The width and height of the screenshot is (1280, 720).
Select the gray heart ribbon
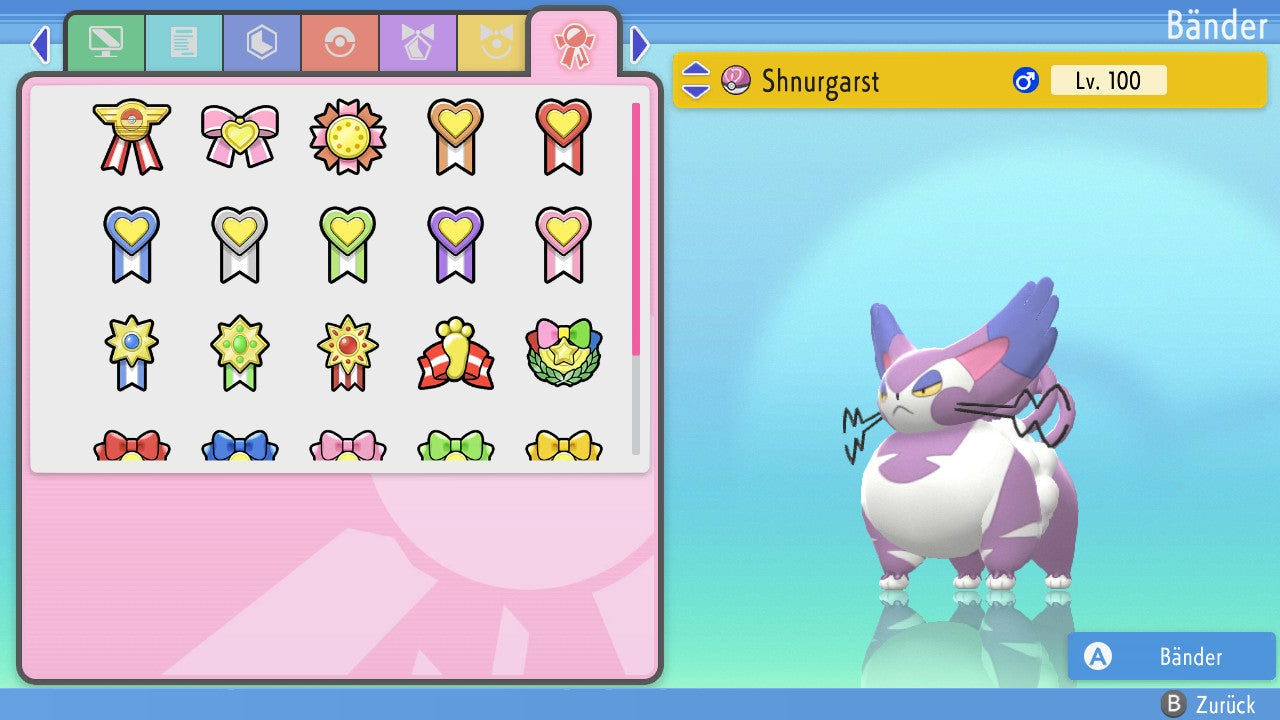coord(239,244)
